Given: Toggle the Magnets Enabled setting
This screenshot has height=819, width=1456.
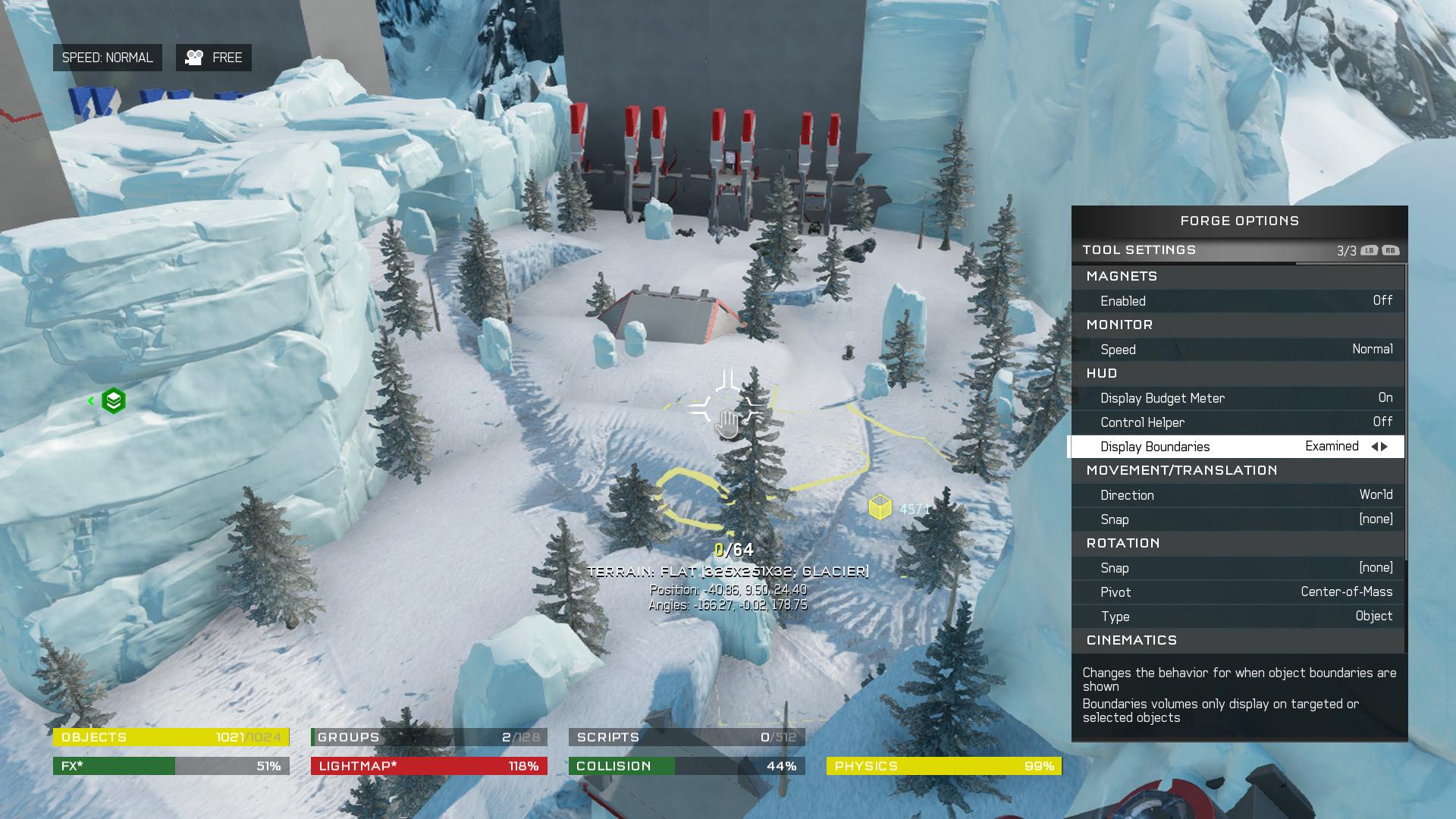Looking at the screenshot, I should (x=1238, y=301).
